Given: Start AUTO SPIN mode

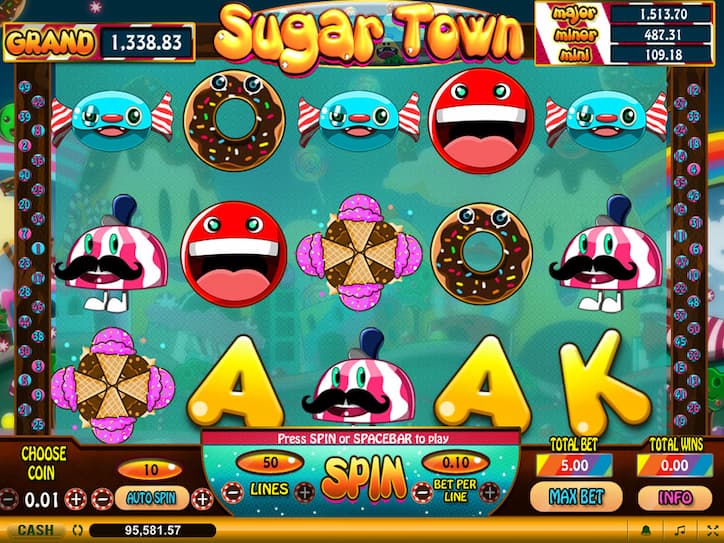Looking at the screenshot, I should (x=151, y=496).
